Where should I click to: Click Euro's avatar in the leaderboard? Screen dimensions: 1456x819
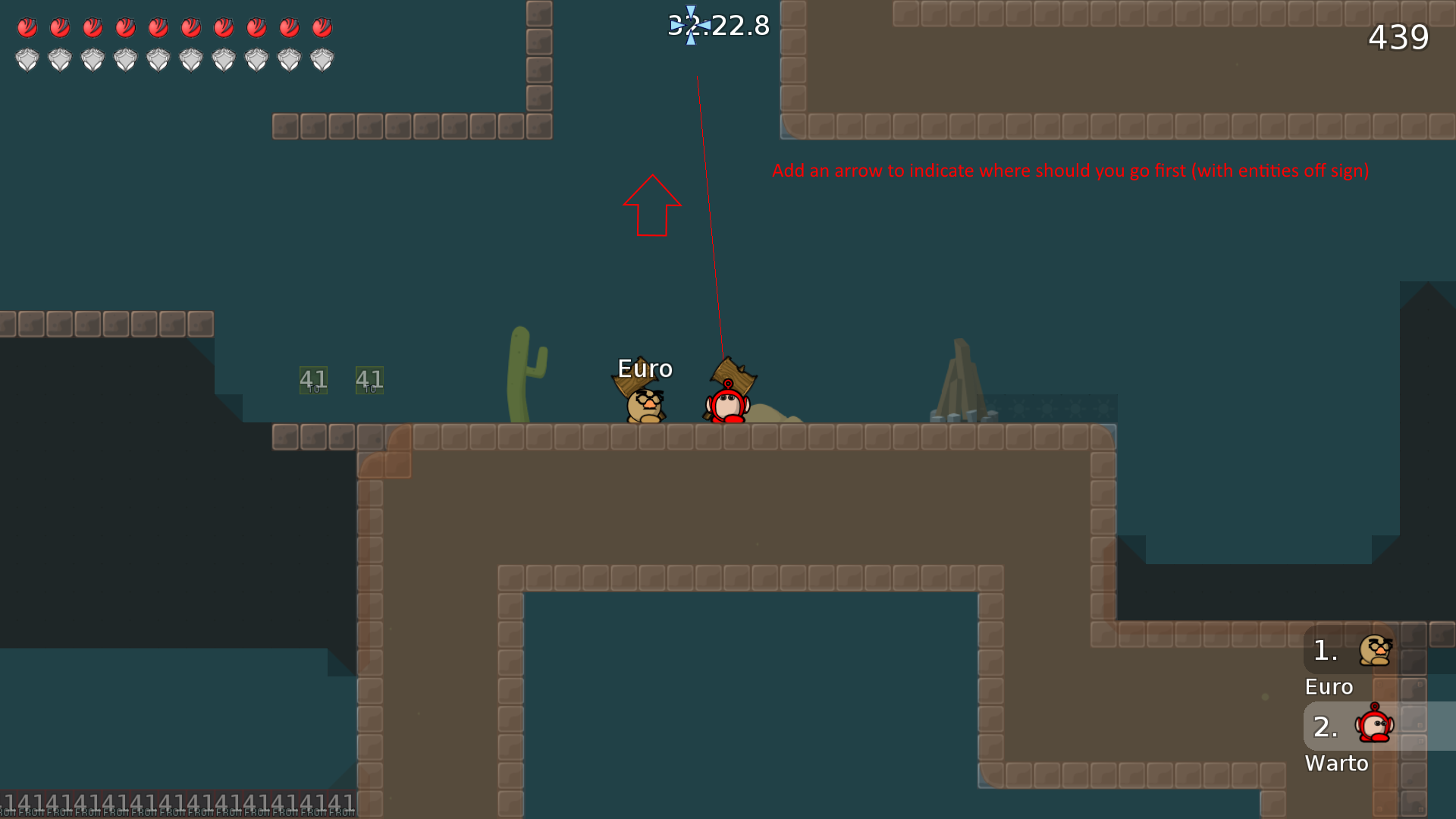point(1374,650)
